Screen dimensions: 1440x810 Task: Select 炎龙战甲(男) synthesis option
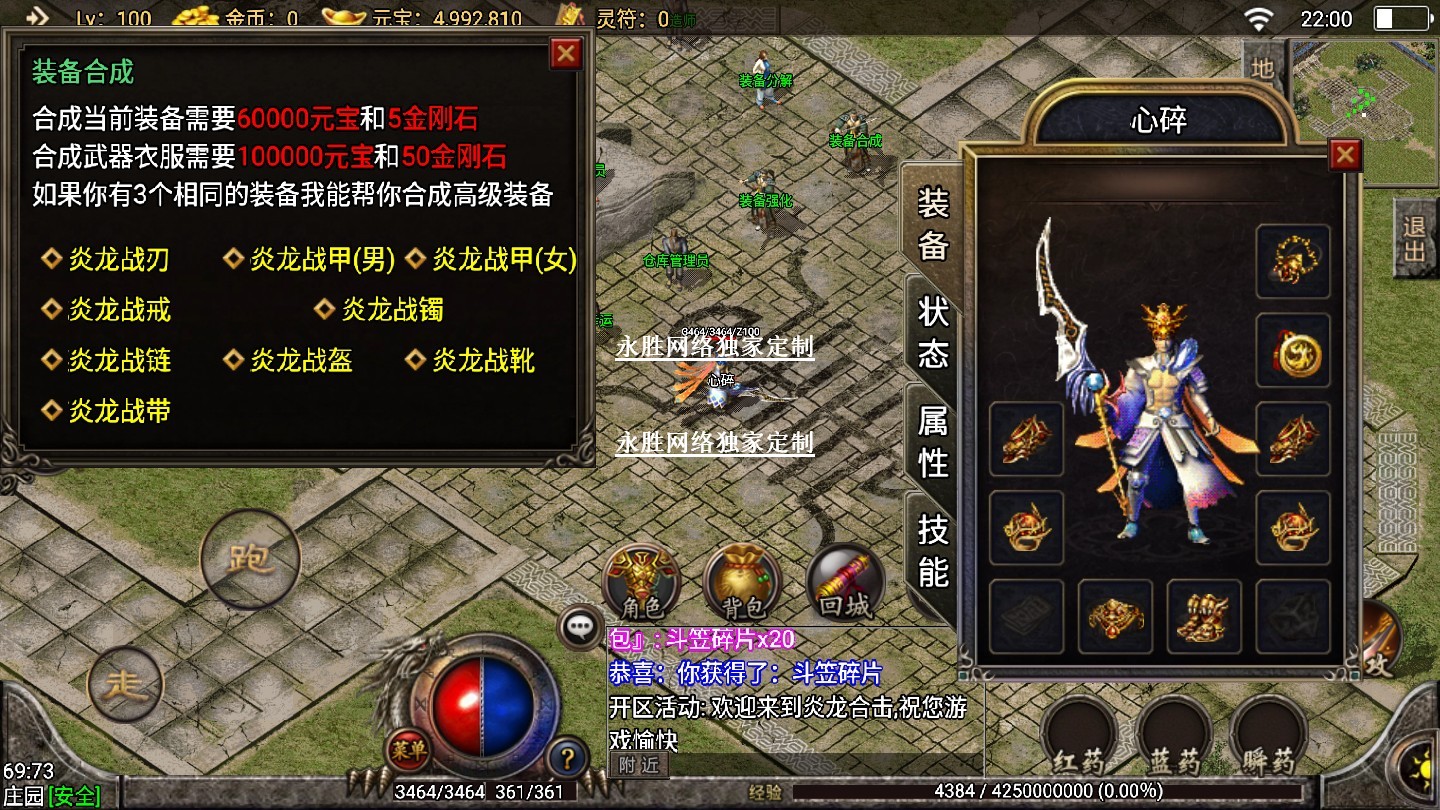point(322,260)
